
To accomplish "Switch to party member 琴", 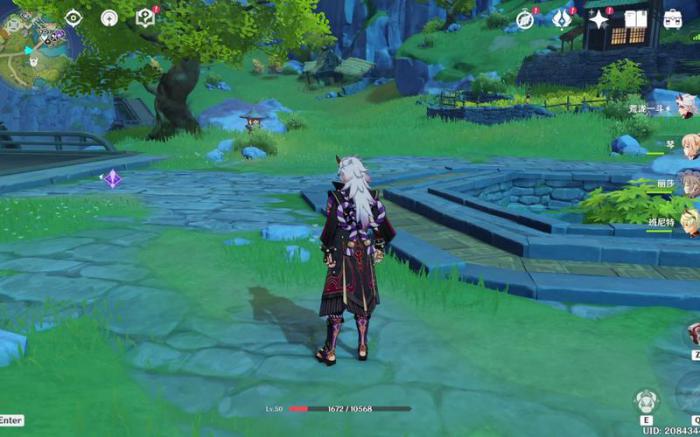I will (x=688, y=145).
